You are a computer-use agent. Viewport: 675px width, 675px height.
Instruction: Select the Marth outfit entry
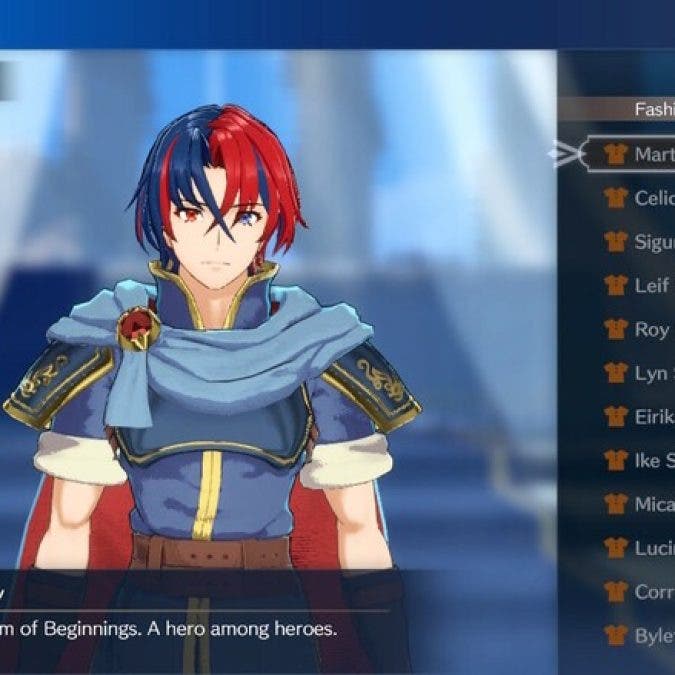tap(640, 155)
